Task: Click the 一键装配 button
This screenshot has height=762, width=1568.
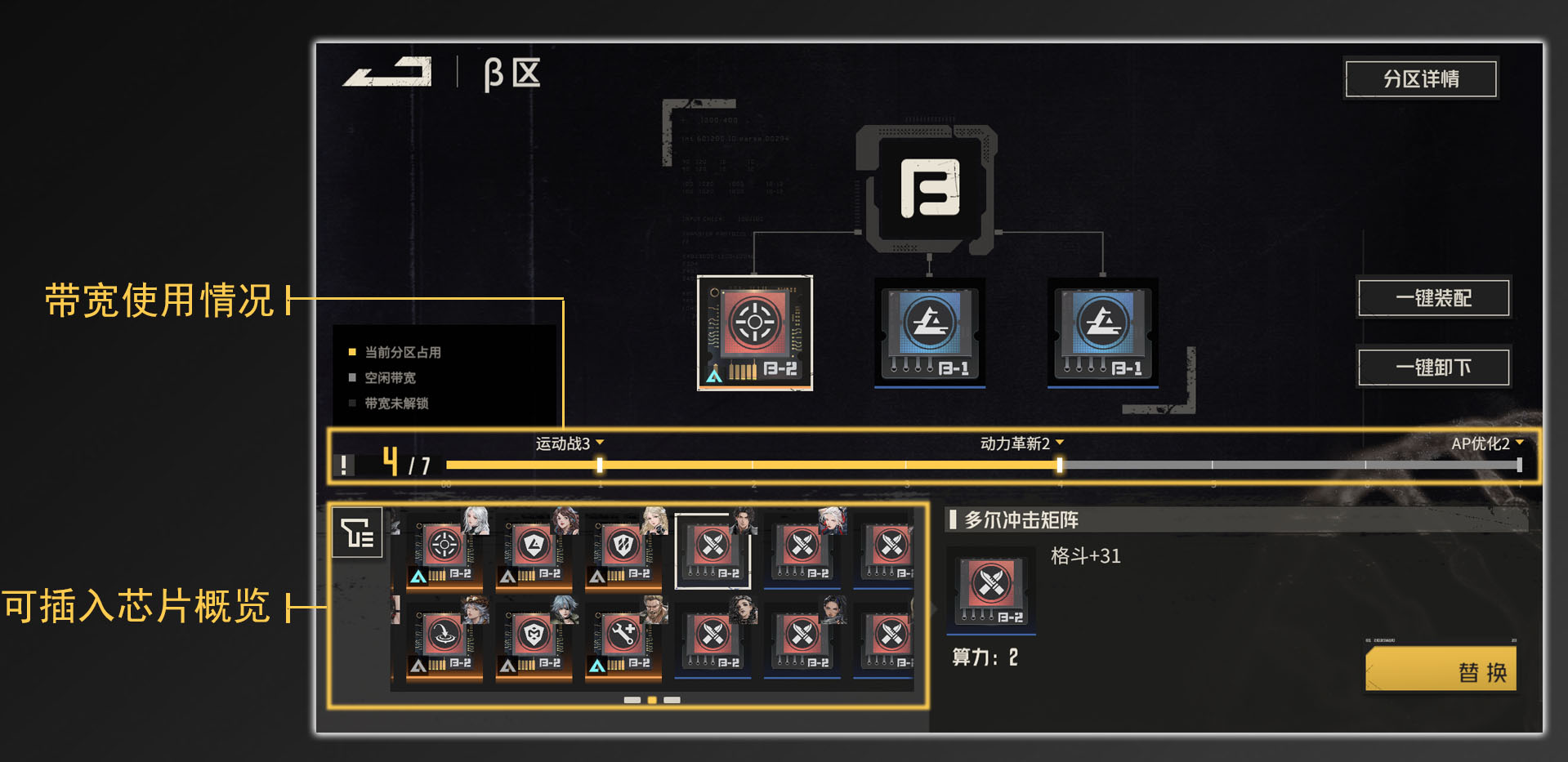Action: pyautogui.click(x=1433, y=298)
